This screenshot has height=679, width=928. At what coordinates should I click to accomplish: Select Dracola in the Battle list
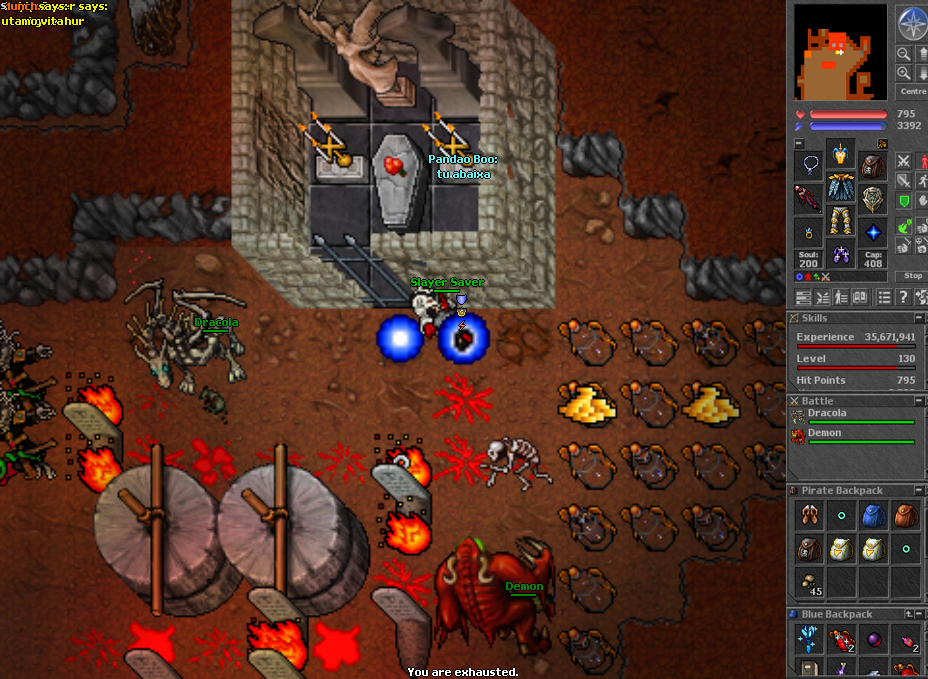[828, 413]
